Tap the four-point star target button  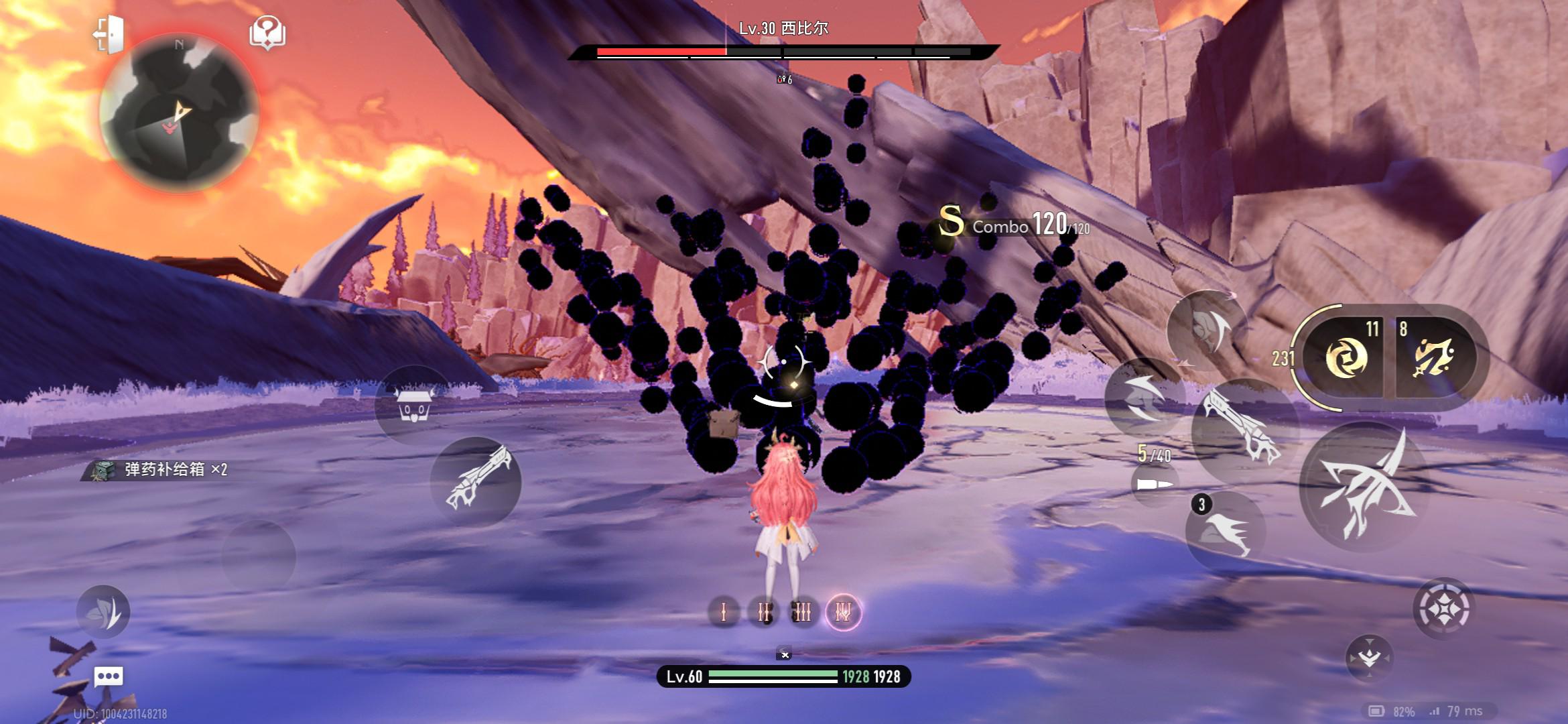[x=1443, y=609]
